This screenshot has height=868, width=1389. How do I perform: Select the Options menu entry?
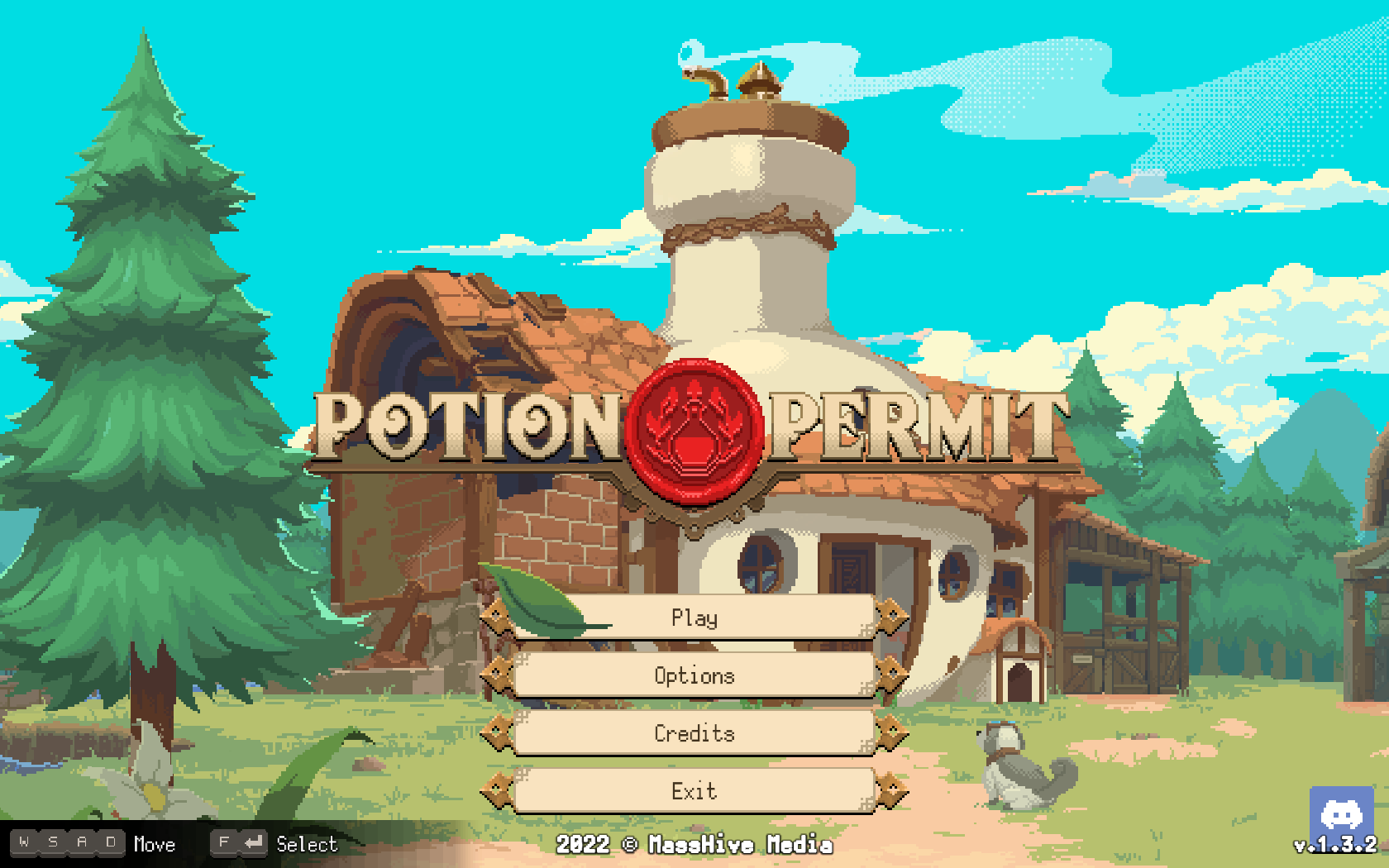[x=694, y=676]
